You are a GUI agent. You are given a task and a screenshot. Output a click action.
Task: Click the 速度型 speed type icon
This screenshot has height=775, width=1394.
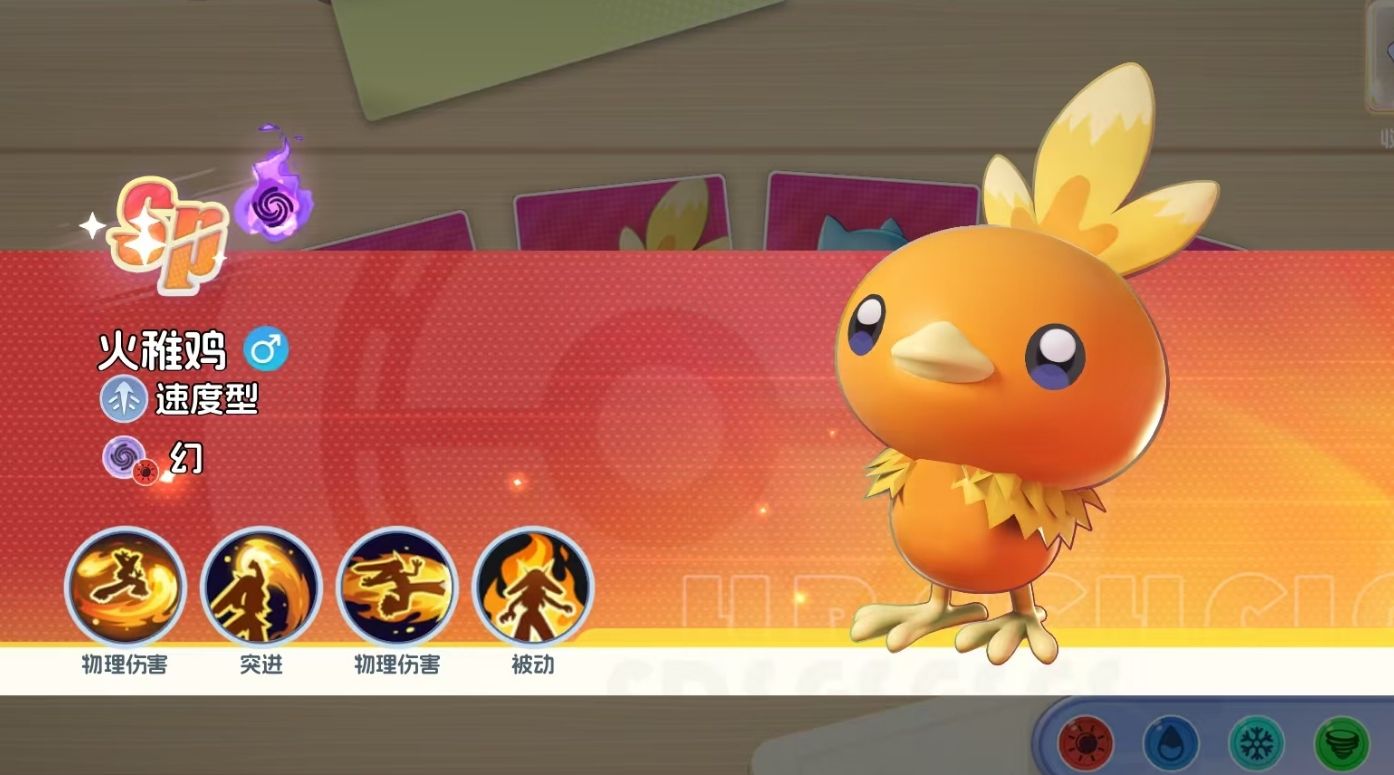pyautogui.click(x=124, y=400)
